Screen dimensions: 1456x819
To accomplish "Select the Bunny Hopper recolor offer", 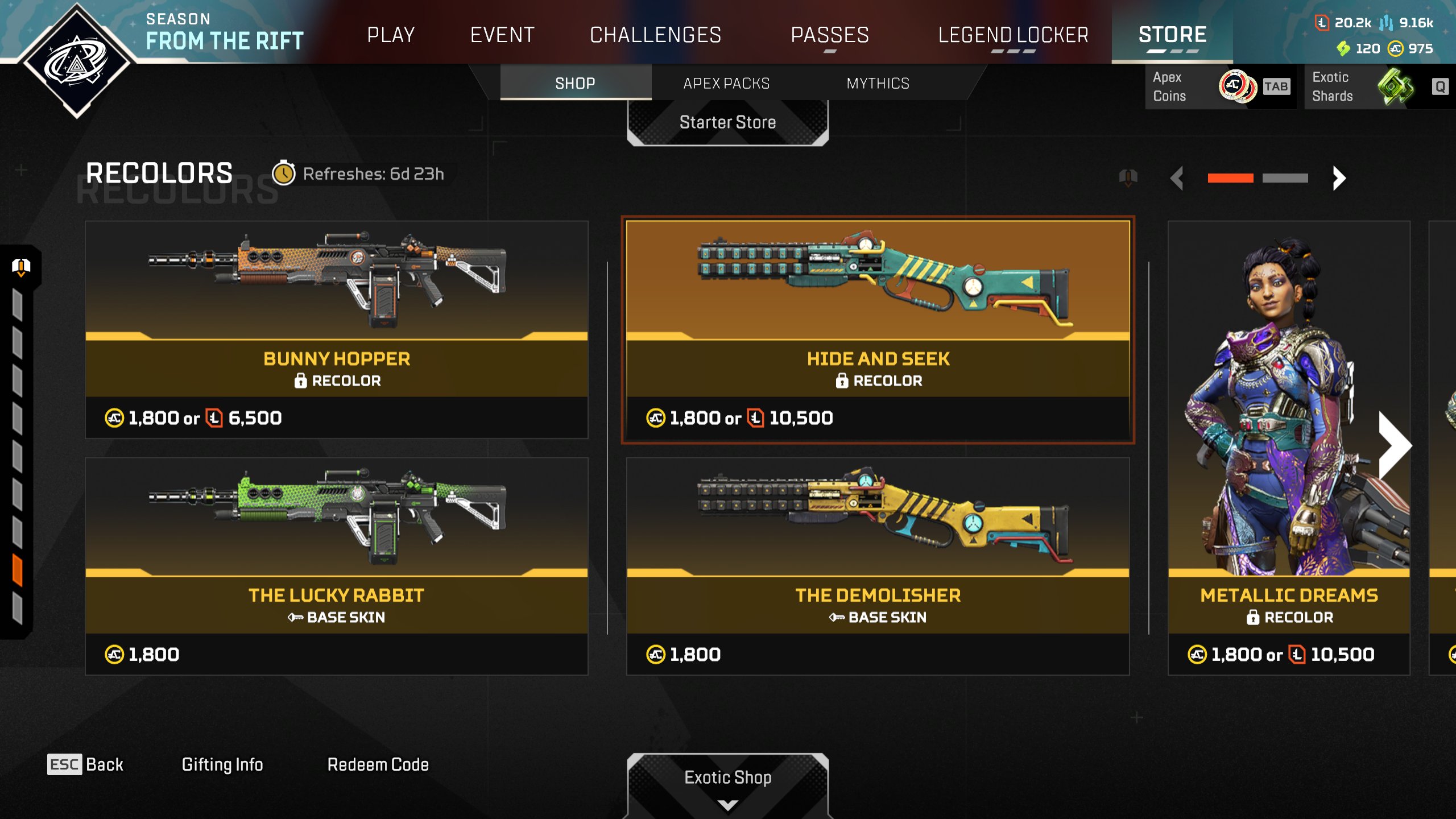I will tap(336, 330).
